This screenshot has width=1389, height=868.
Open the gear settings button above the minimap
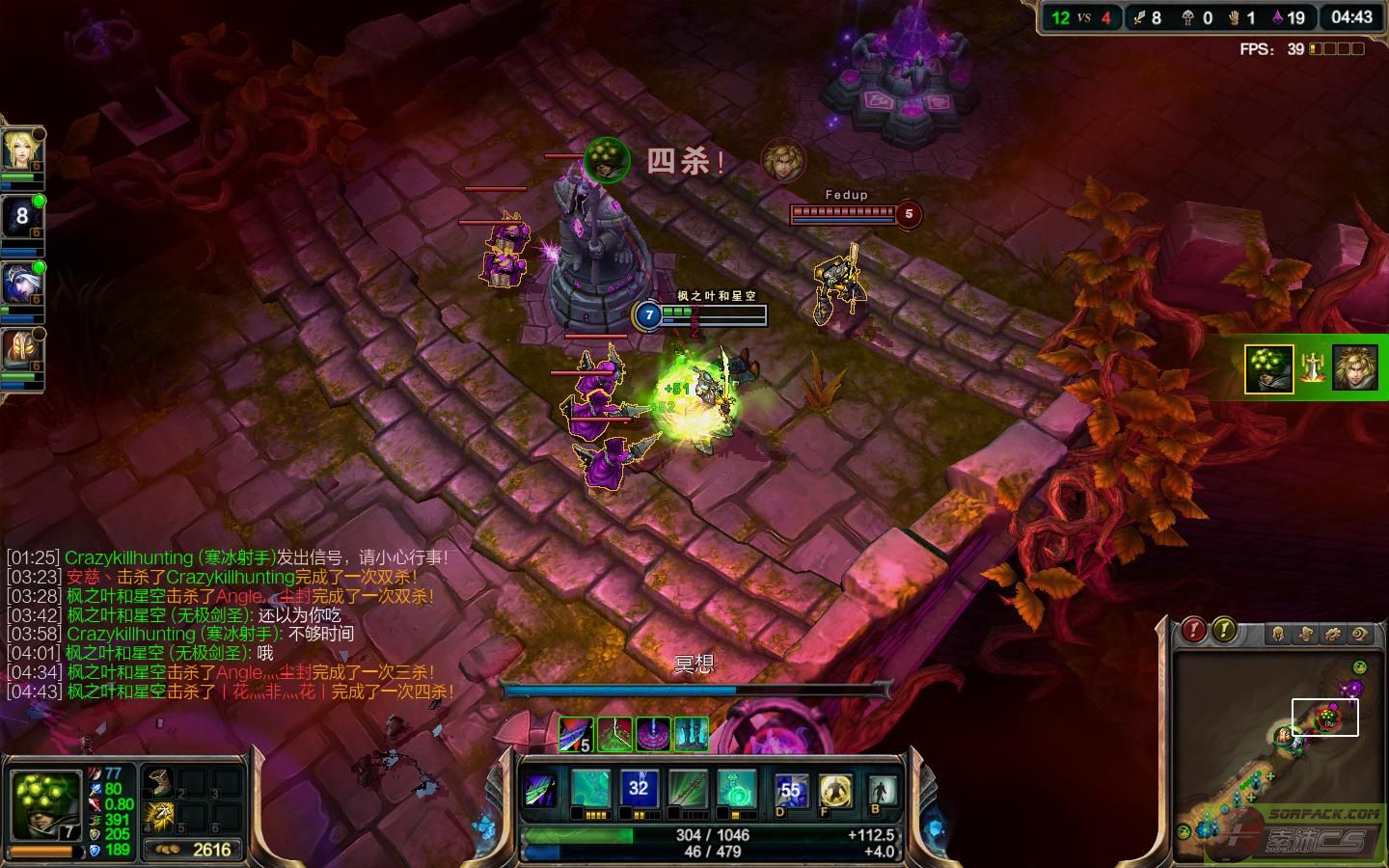point(1333,634)
